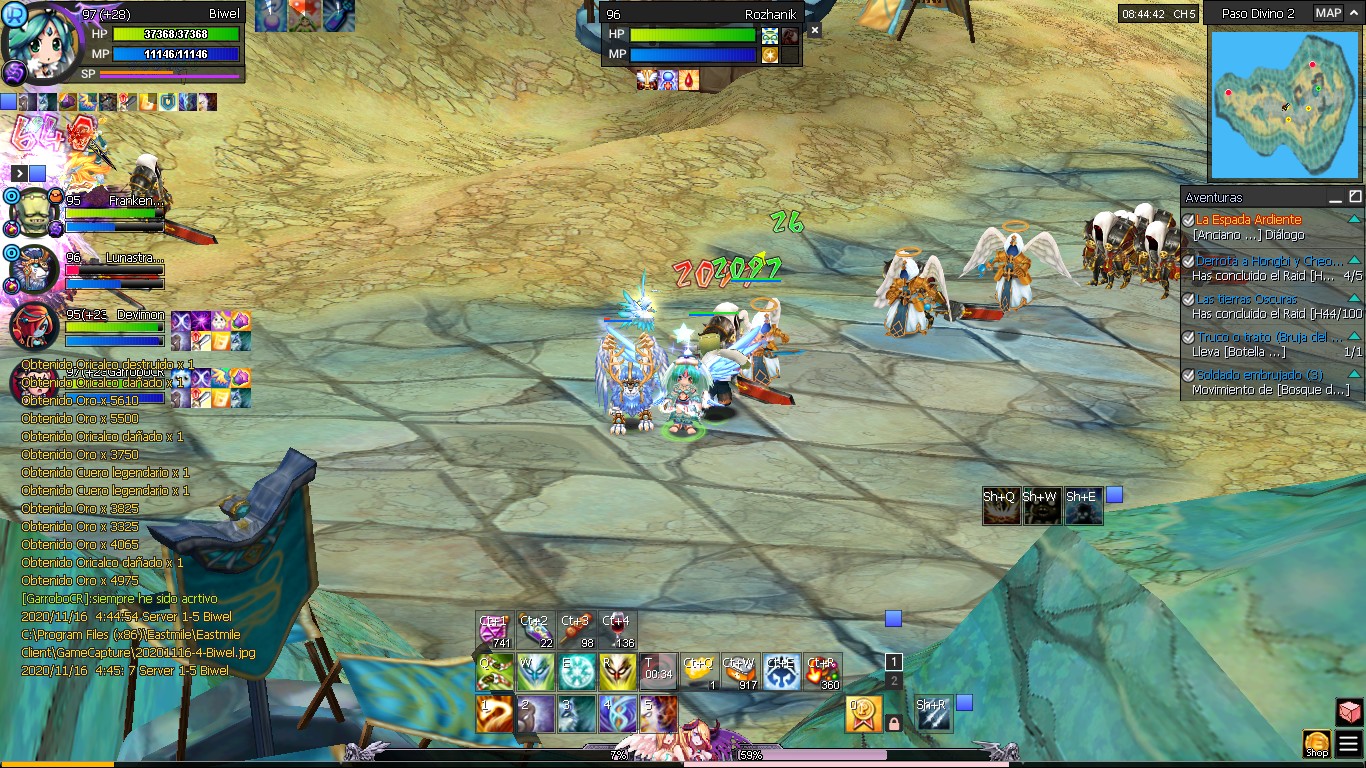This screenshot has width=1366, height=768.
Task: Open the full map with the MAP button
Action: pyautogui.click(x=1328, y=13)
